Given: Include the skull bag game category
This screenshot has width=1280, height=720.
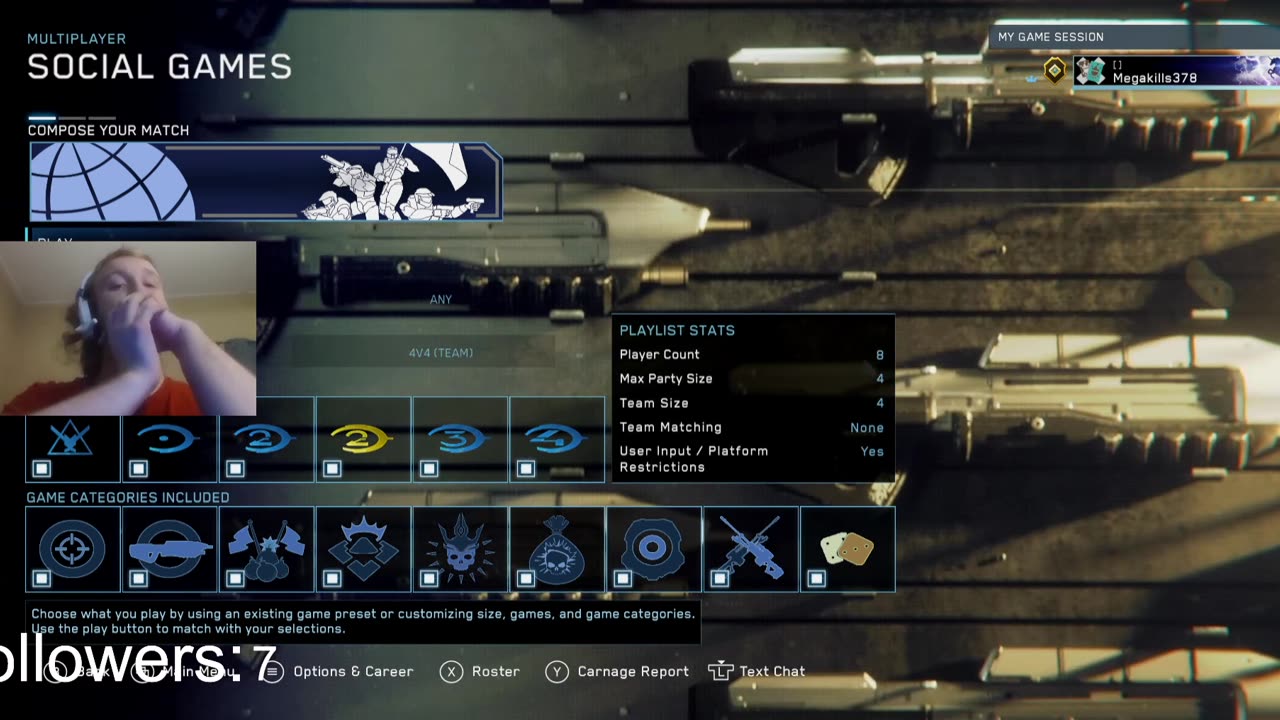Looking at the screenshot, I should (556, 549).
